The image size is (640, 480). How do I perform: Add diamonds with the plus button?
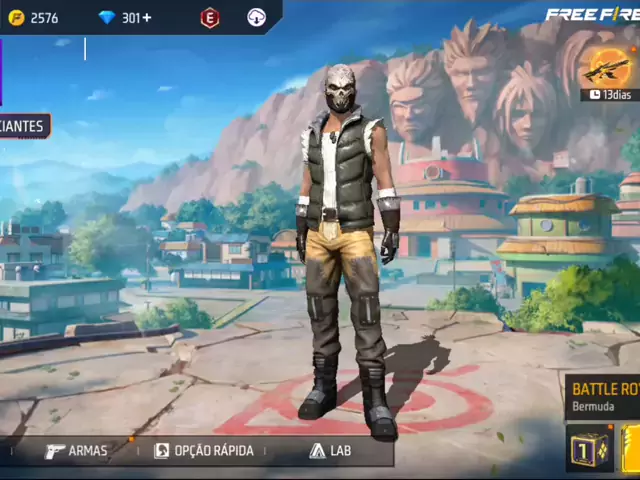pos(147,18)
